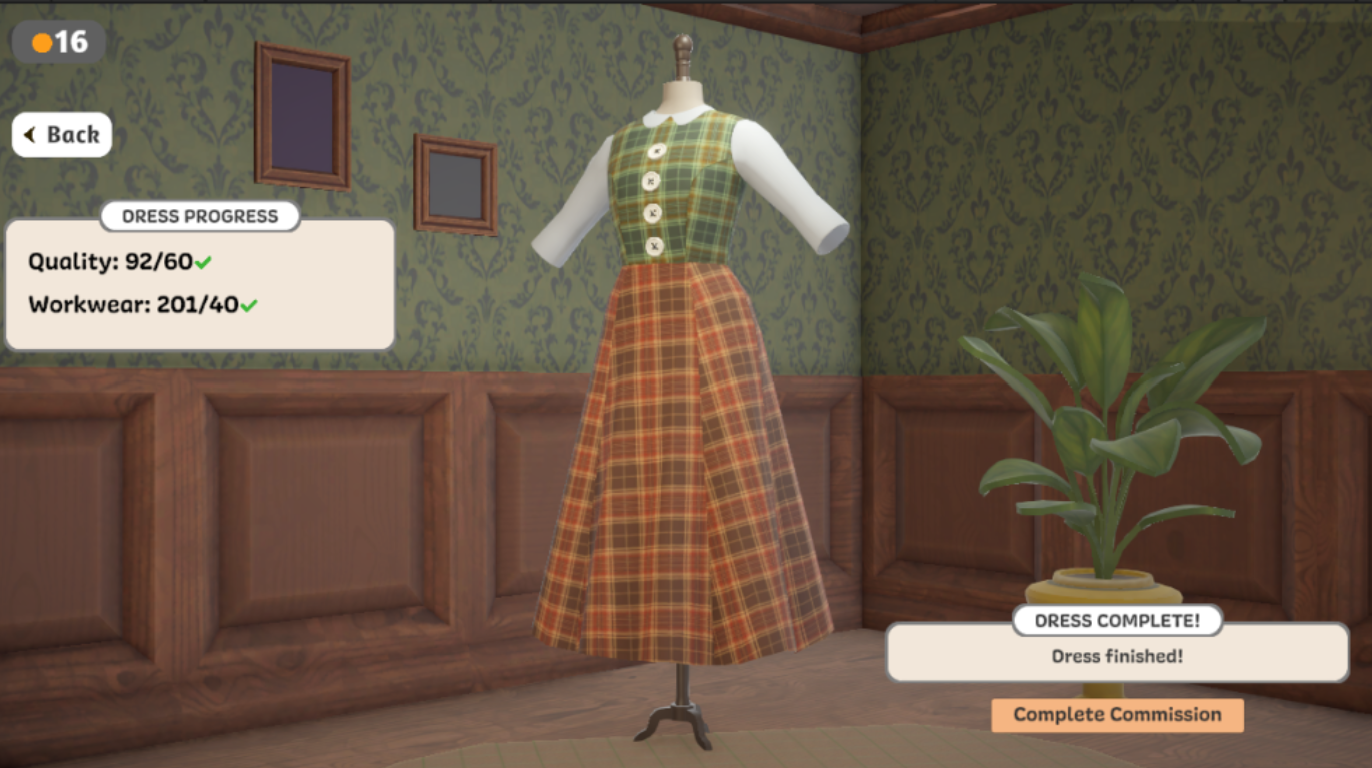
Task: Click the back arrow chevron icon
Action: pos(29,134)
